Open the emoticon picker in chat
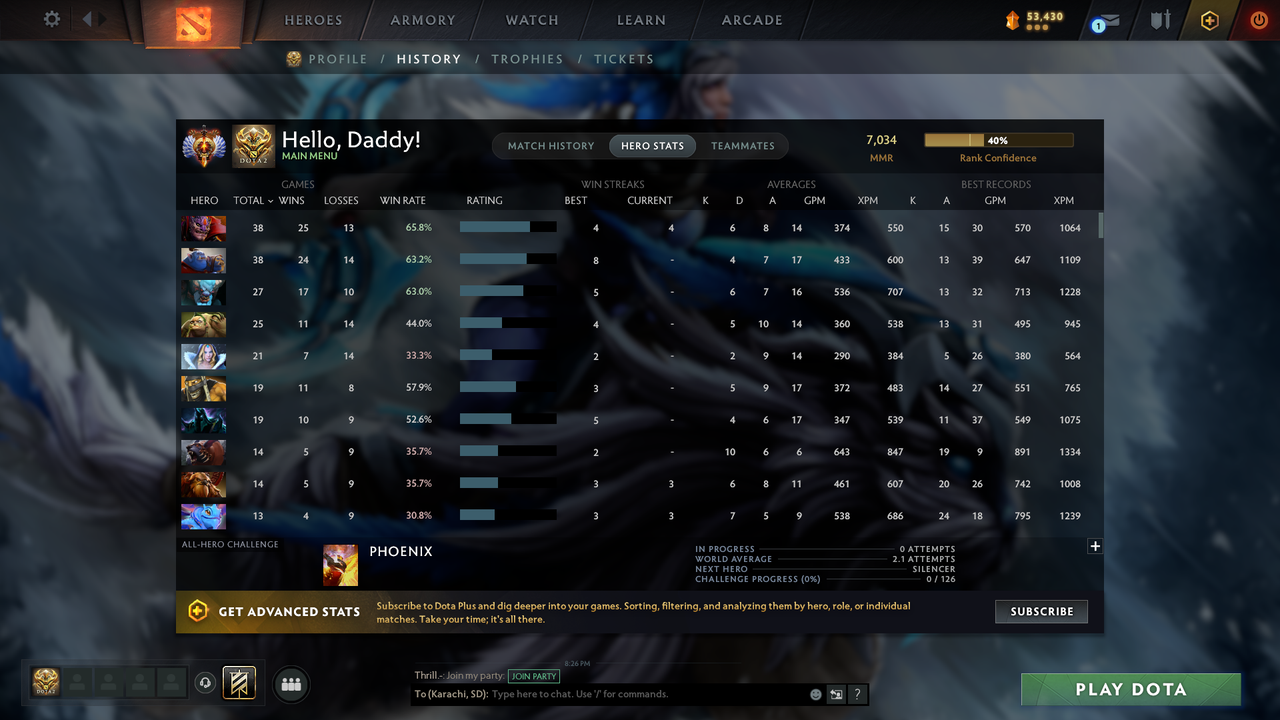Screen dimensions: 1280x720 tap(815, 693)
